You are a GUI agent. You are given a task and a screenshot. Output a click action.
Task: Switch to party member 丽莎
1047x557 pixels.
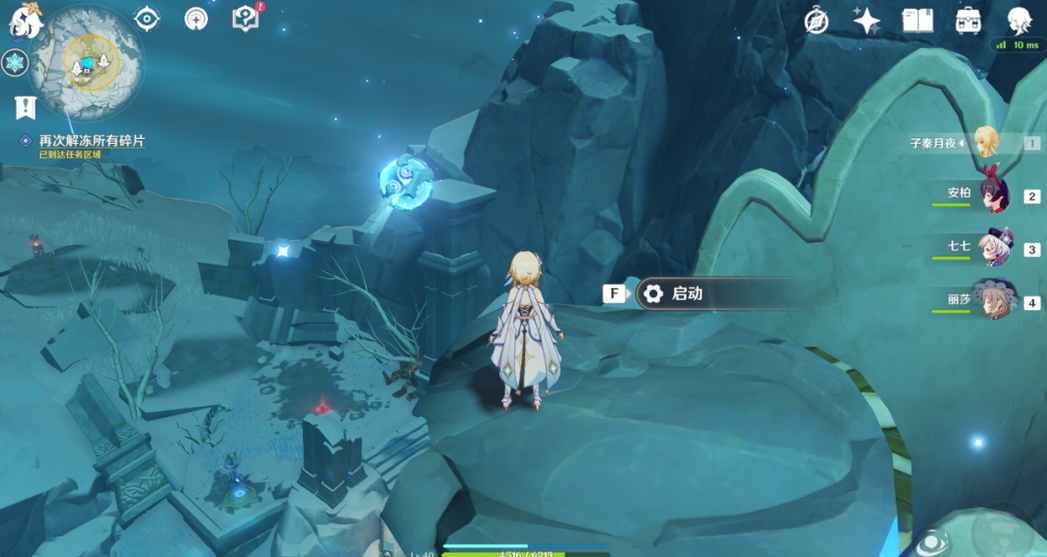(x=993, y=301)
